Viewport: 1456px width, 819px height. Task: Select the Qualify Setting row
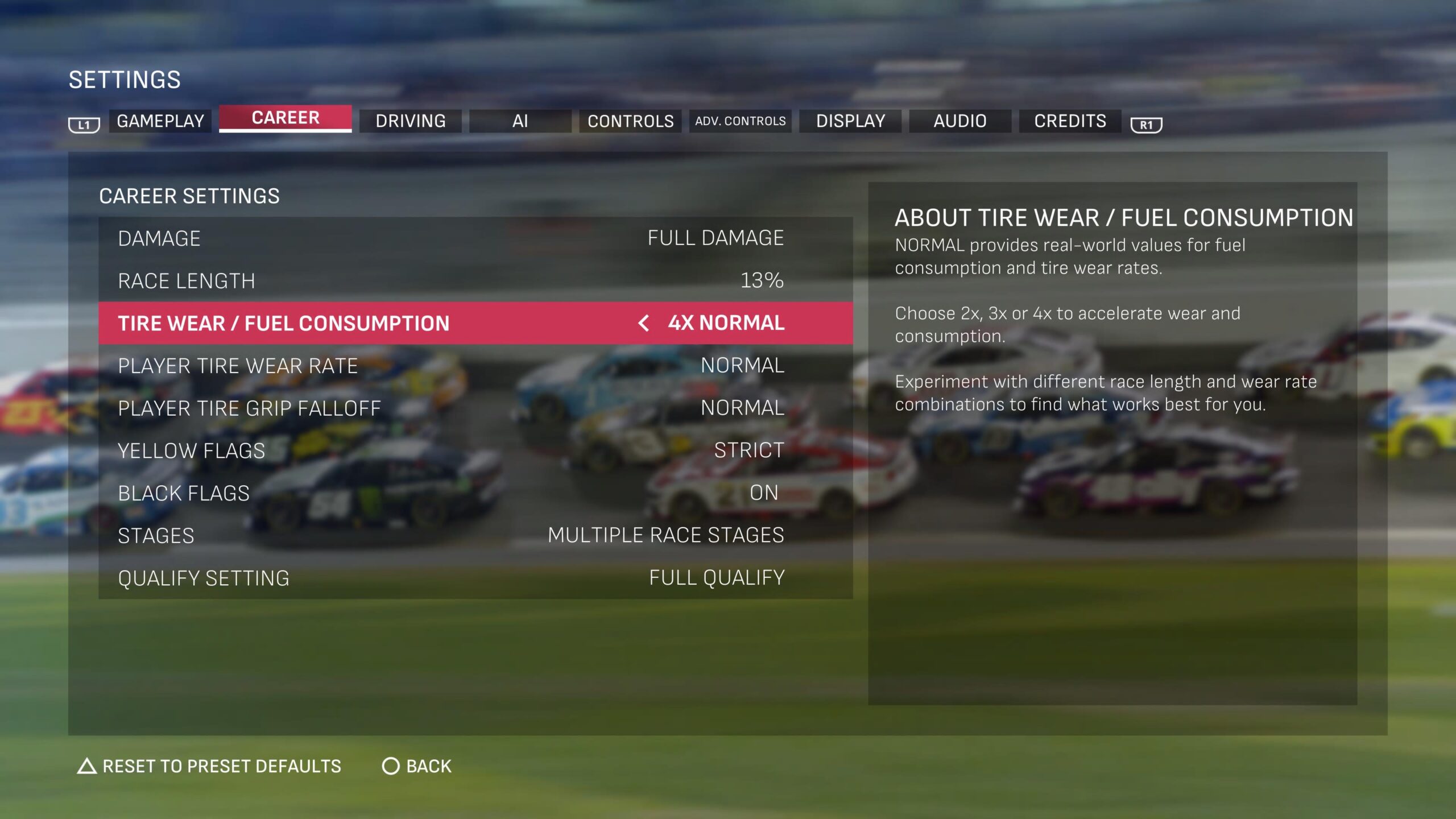(475, 578)
